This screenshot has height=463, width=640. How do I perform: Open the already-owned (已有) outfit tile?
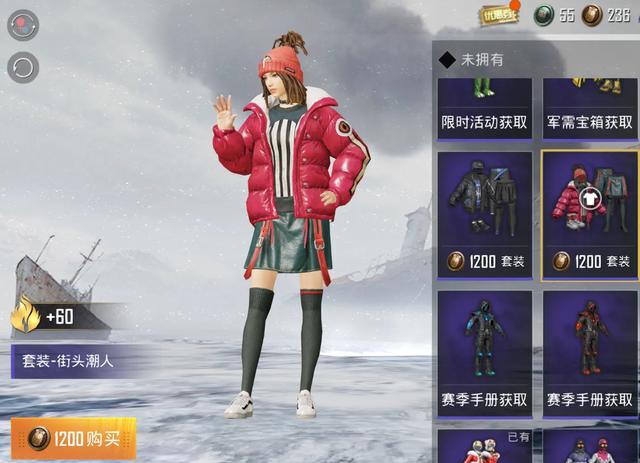486,446
